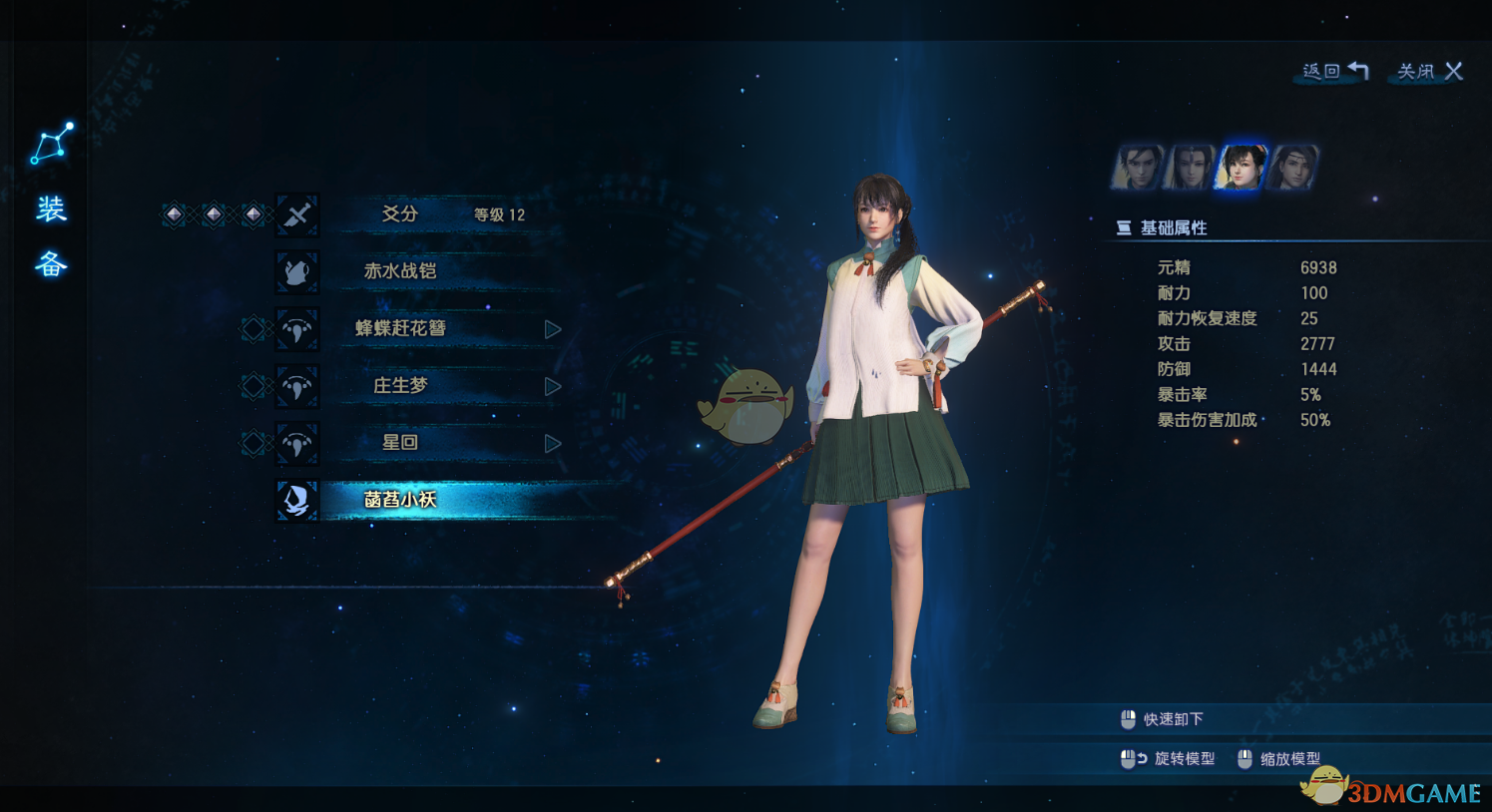This screenshot has width=1492, height=812.
Task: Select the portrait with forehead jewel ornament
Action: pos(1190,167)
